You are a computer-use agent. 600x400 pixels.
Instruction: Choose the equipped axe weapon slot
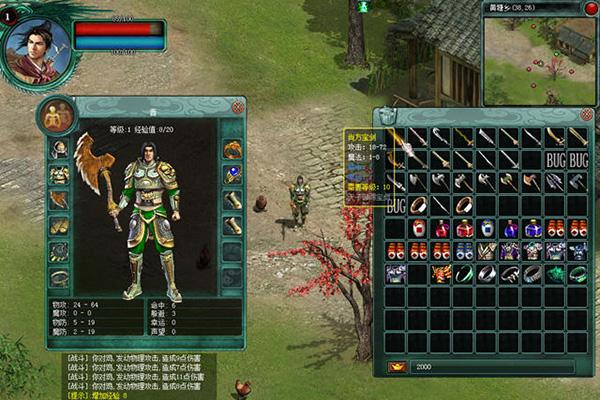[60, 200]
